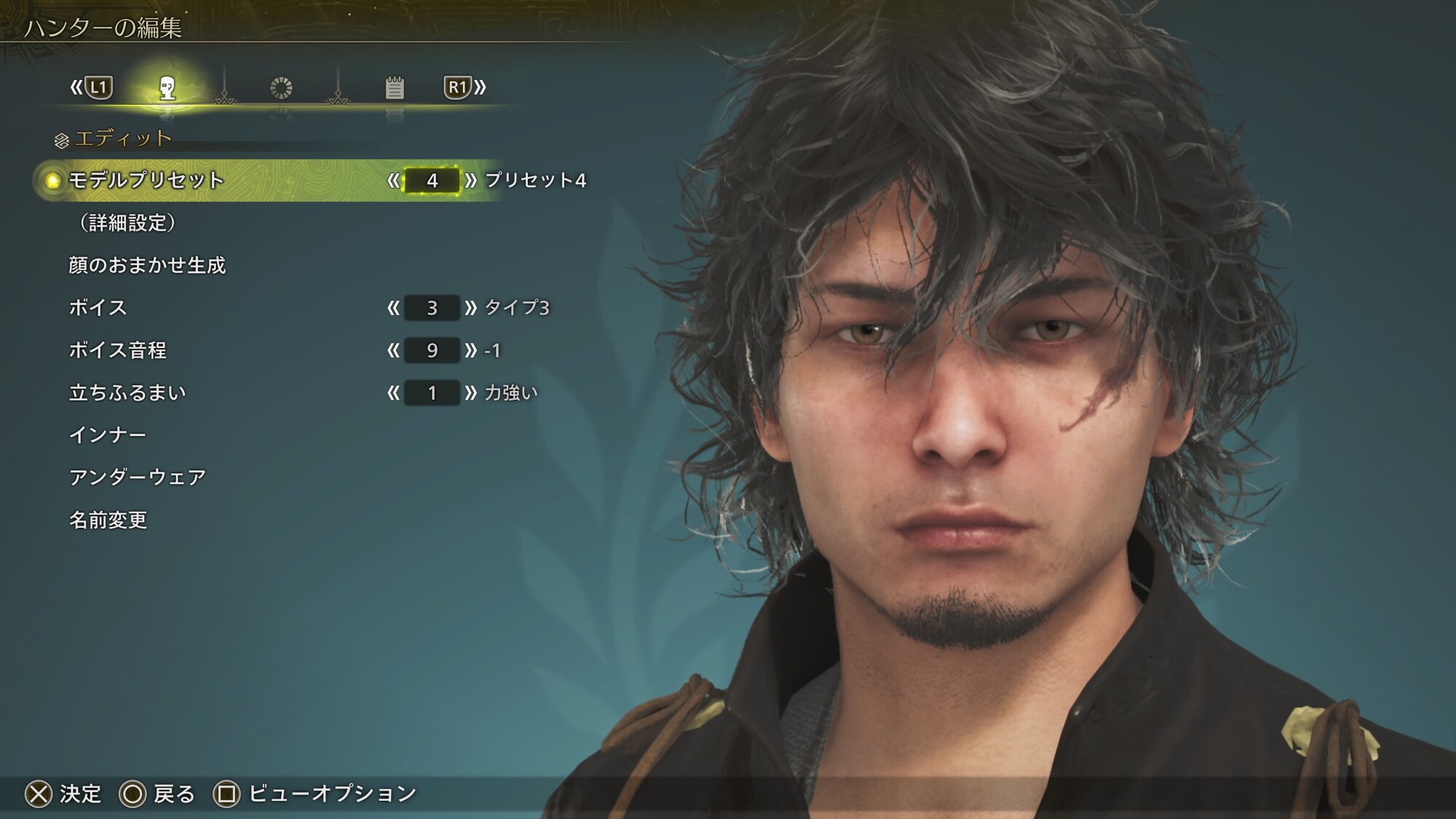
Task: Choose random face generation (顔のおまかせ生成)
Action: [147, 265]
